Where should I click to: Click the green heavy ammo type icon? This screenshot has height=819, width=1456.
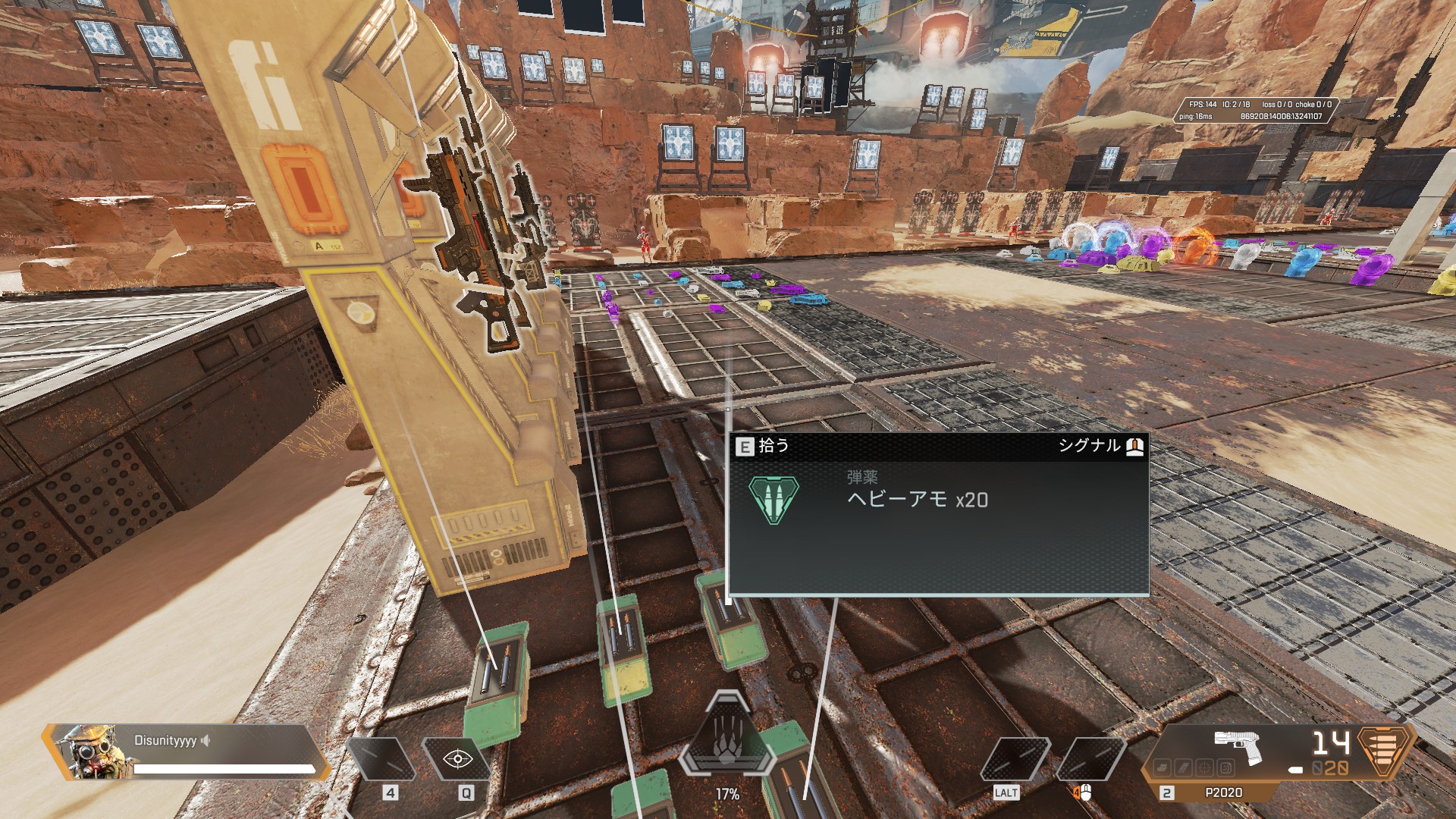[x=773, y=499]
